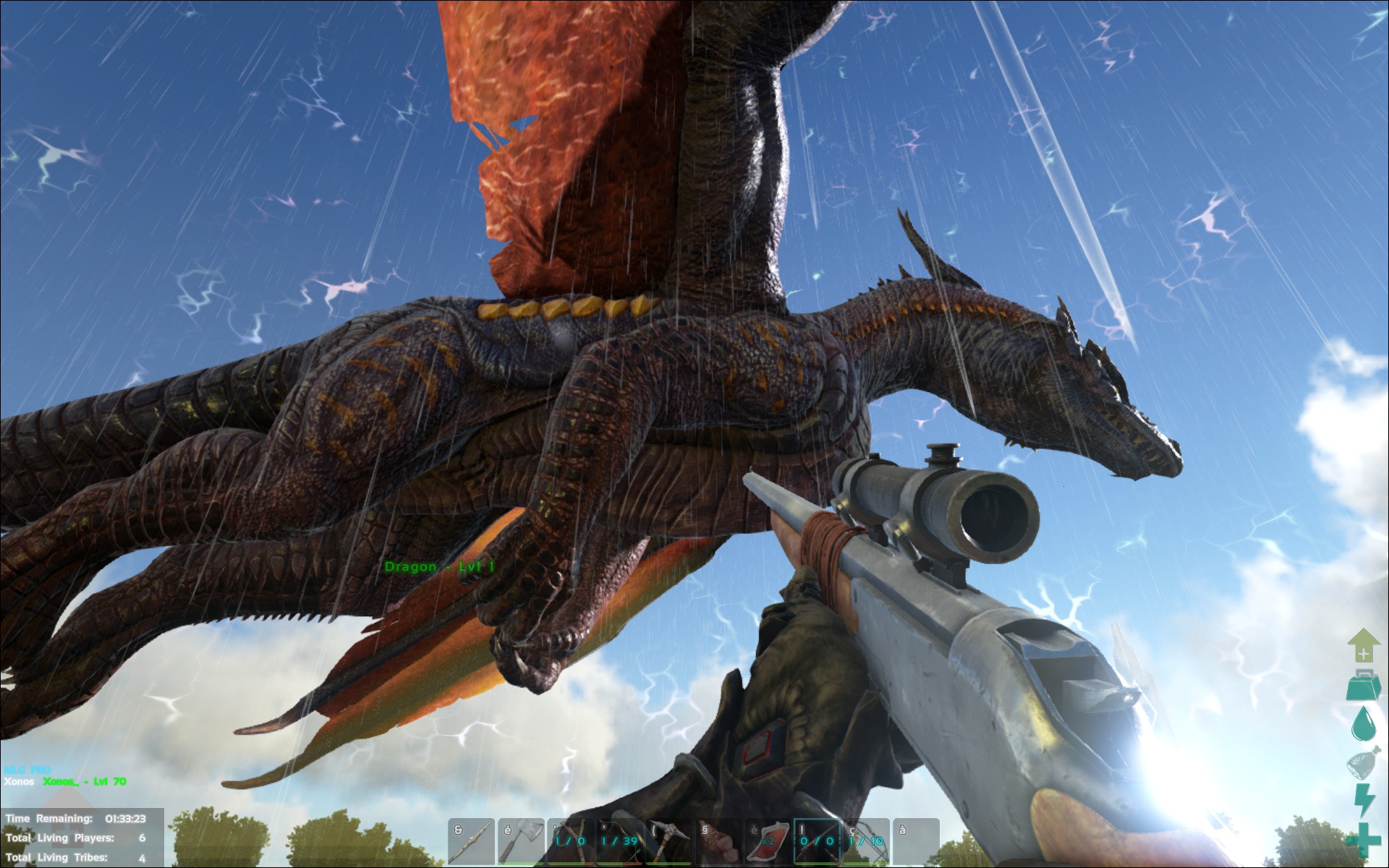The height and width of the screenshot is (868, 1389).
Task: Click the water droplet HUD icon
Action: tap(1364, 723)
